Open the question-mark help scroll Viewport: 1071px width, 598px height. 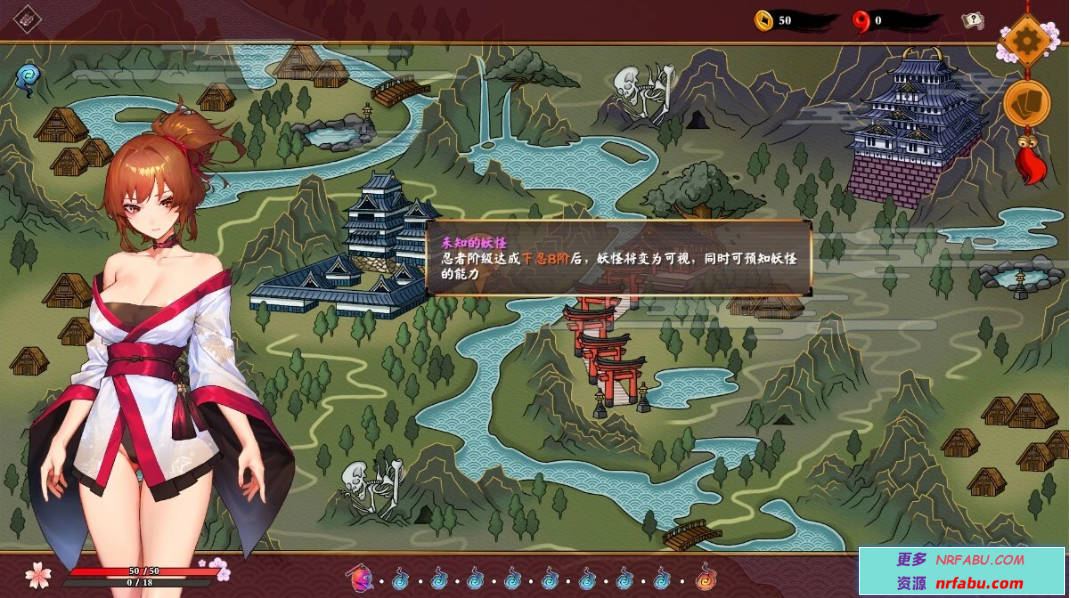(x=971, y=20)
